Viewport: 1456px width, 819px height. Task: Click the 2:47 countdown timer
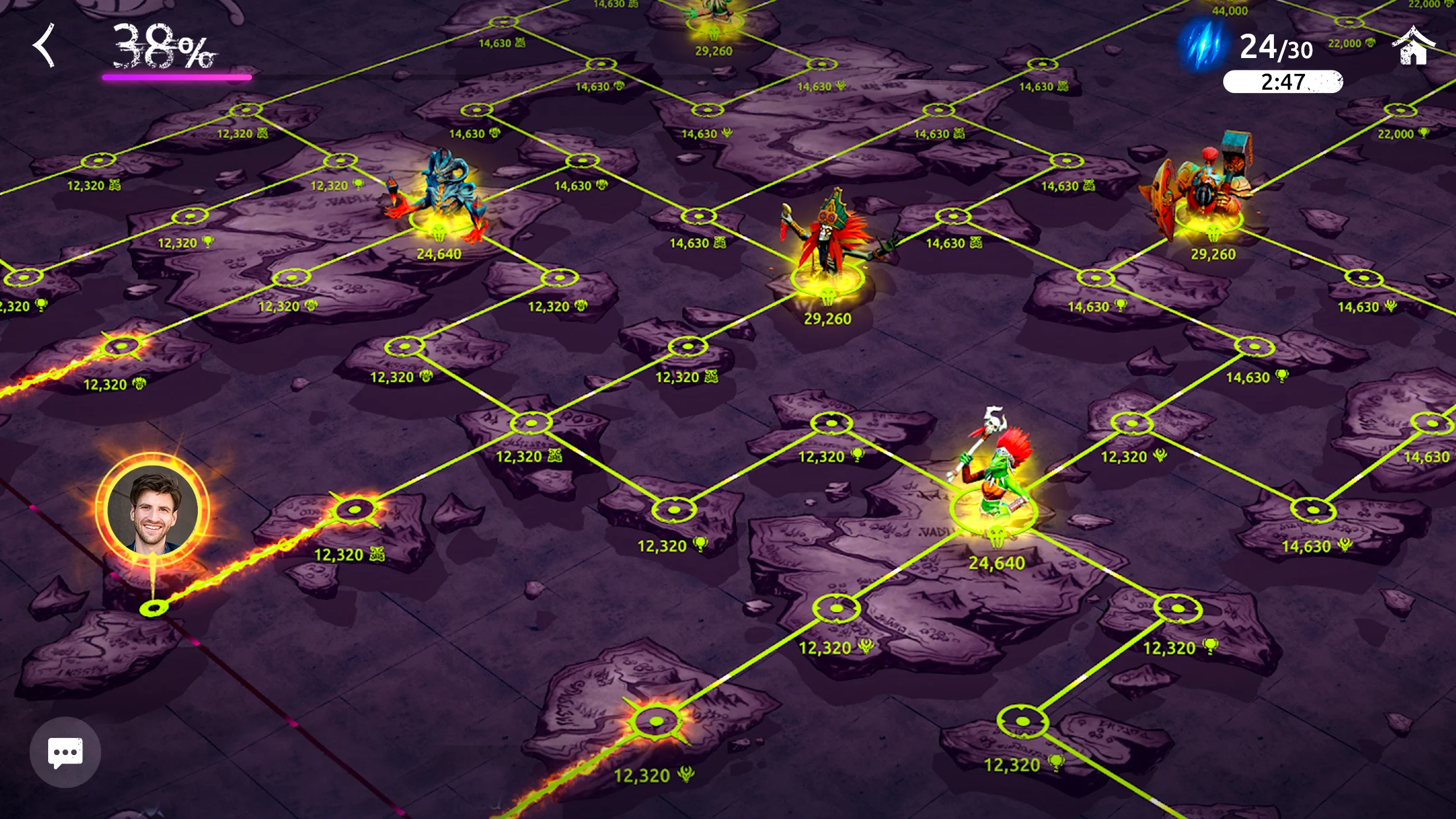pos(1284,82)
